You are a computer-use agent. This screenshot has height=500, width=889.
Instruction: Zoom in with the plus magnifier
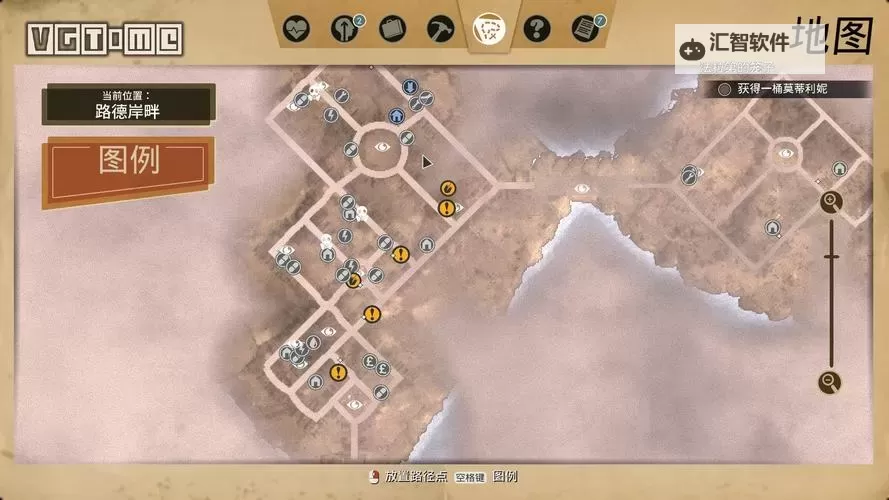[831, 202]
